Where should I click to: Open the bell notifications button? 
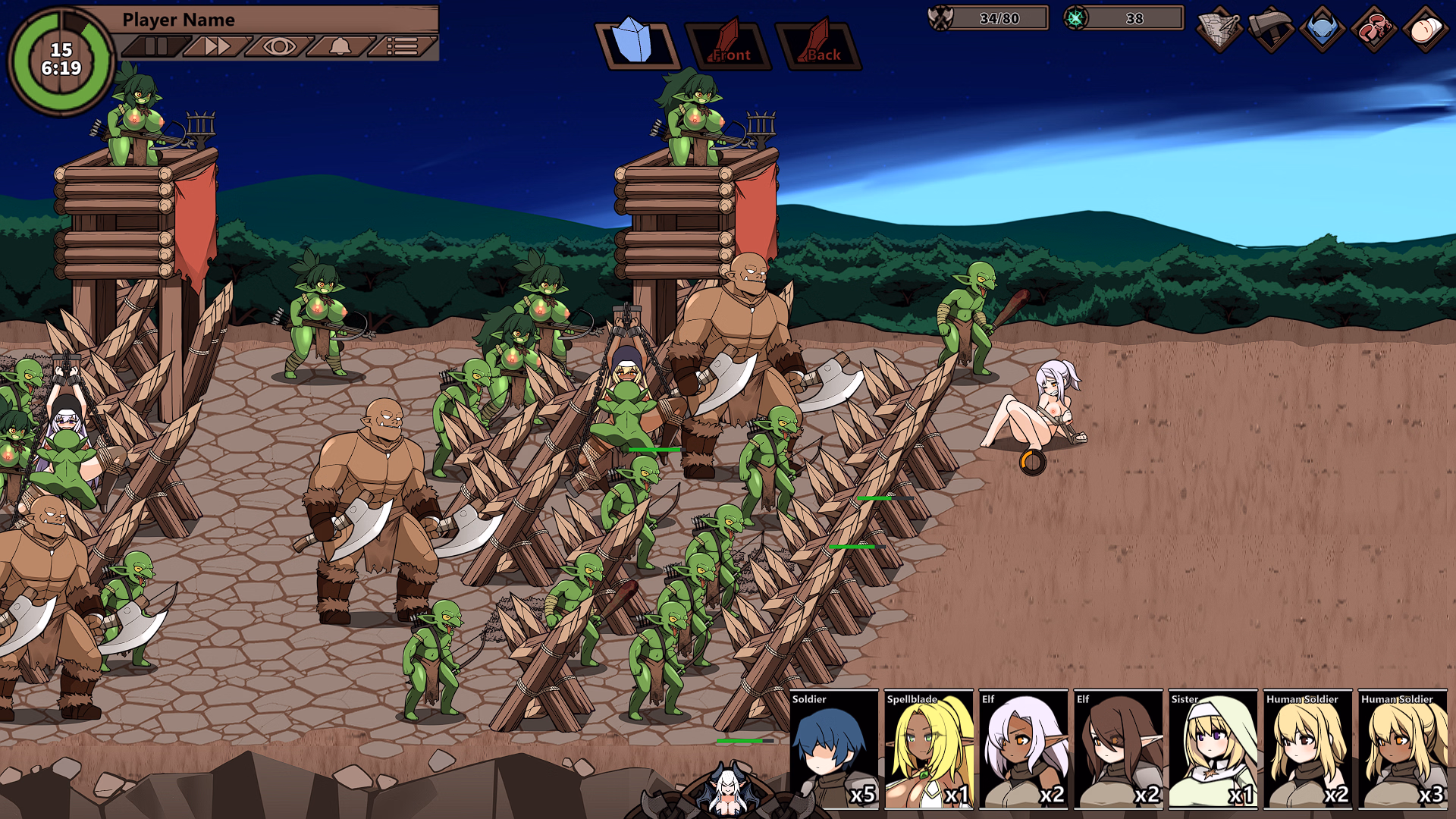click(340, 46)
